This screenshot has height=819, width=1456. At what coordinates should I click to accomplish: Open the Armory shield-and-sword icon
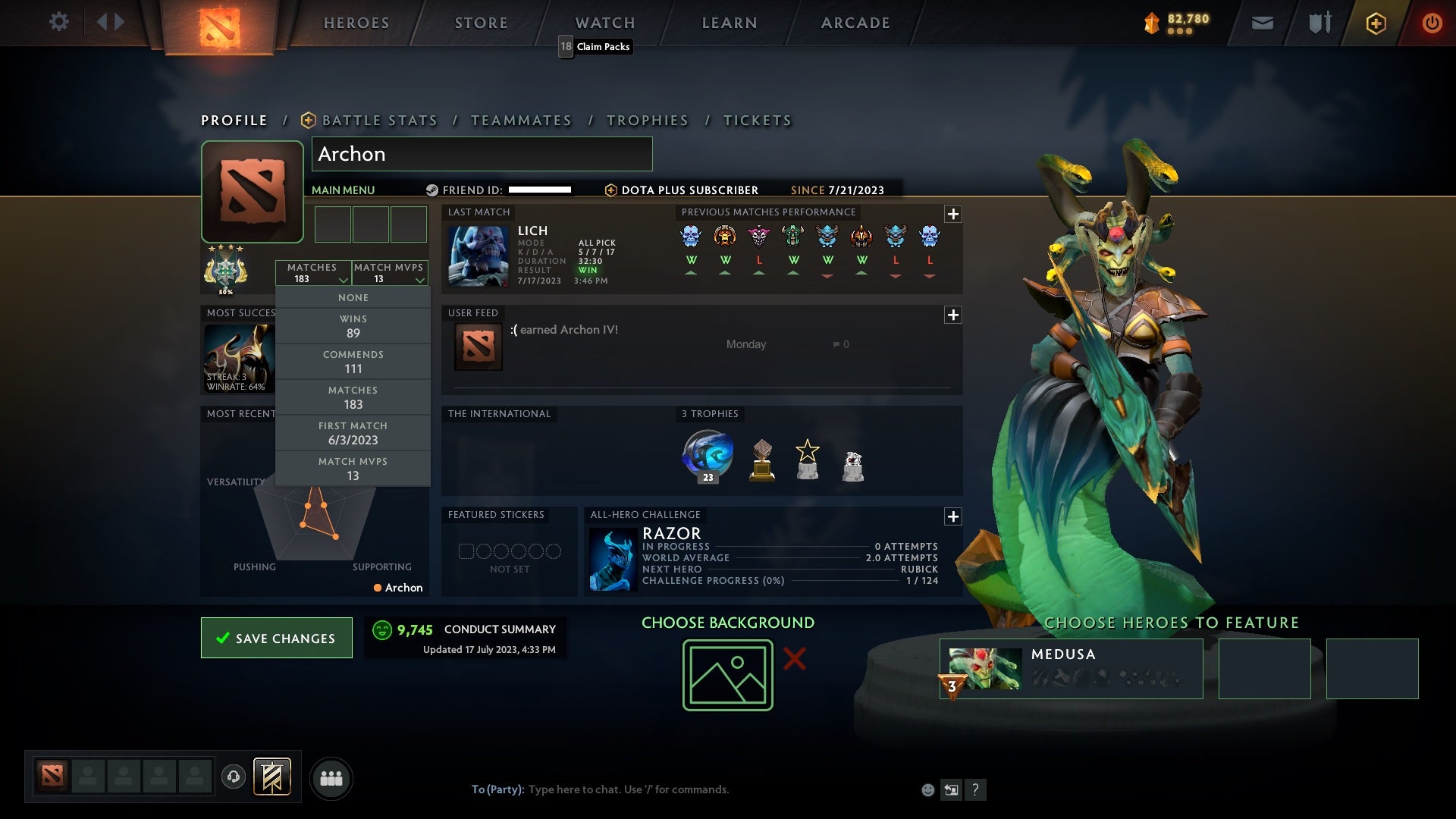[x=1319, y=22]
